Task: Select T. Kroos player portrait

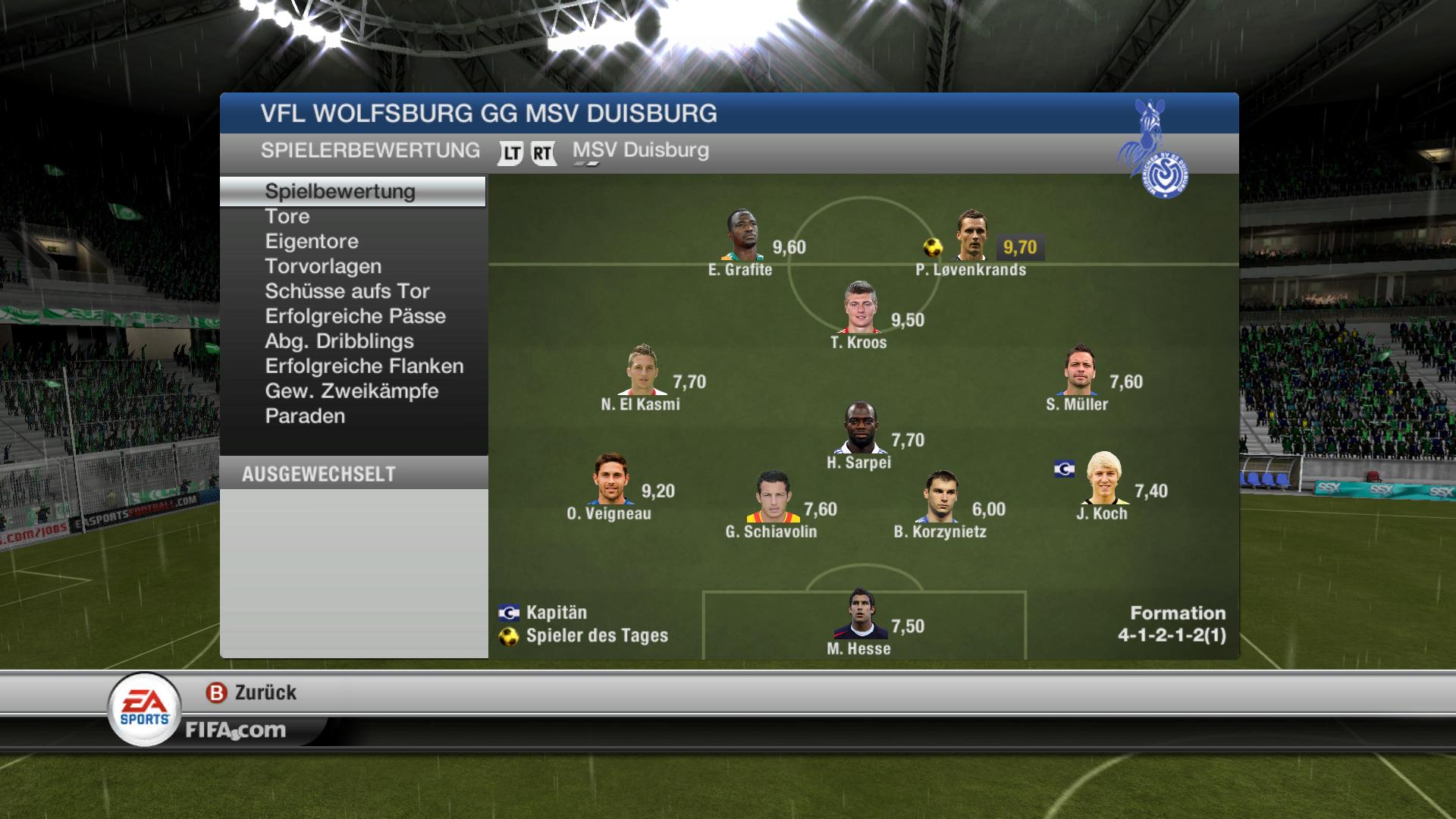Action: (x=860, y=308)
